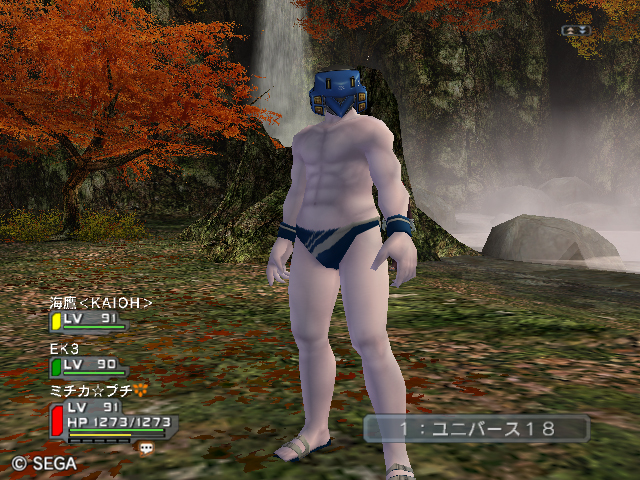Select party member 海鷹<KAIOH>

[100, 303]
